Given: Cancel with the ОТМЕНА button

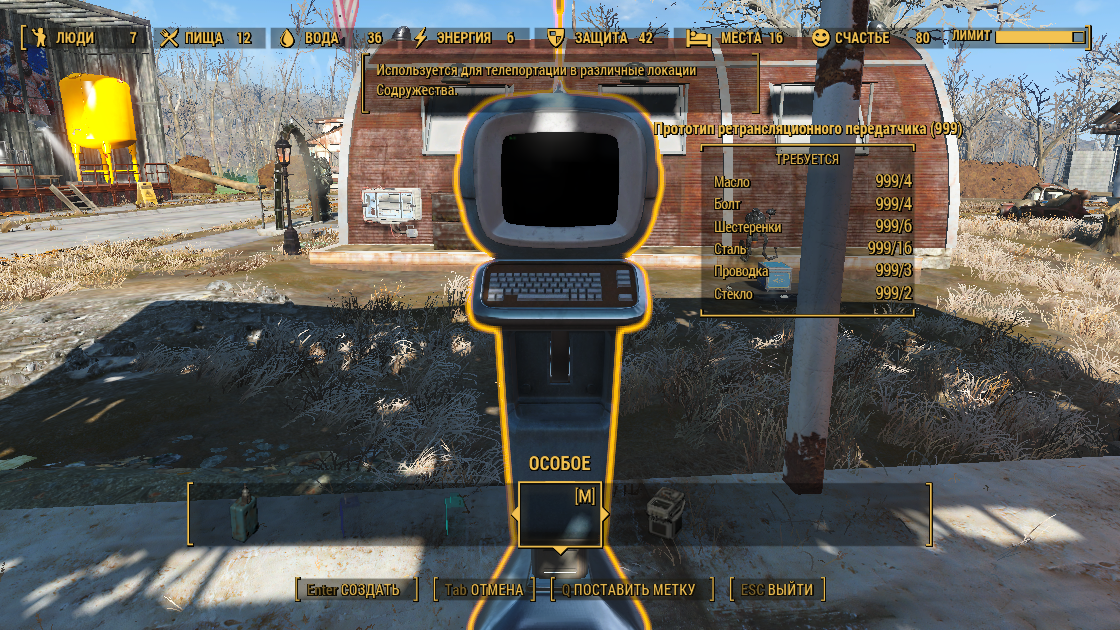Looking at the screenshot, I should click(x=483, y=589).
